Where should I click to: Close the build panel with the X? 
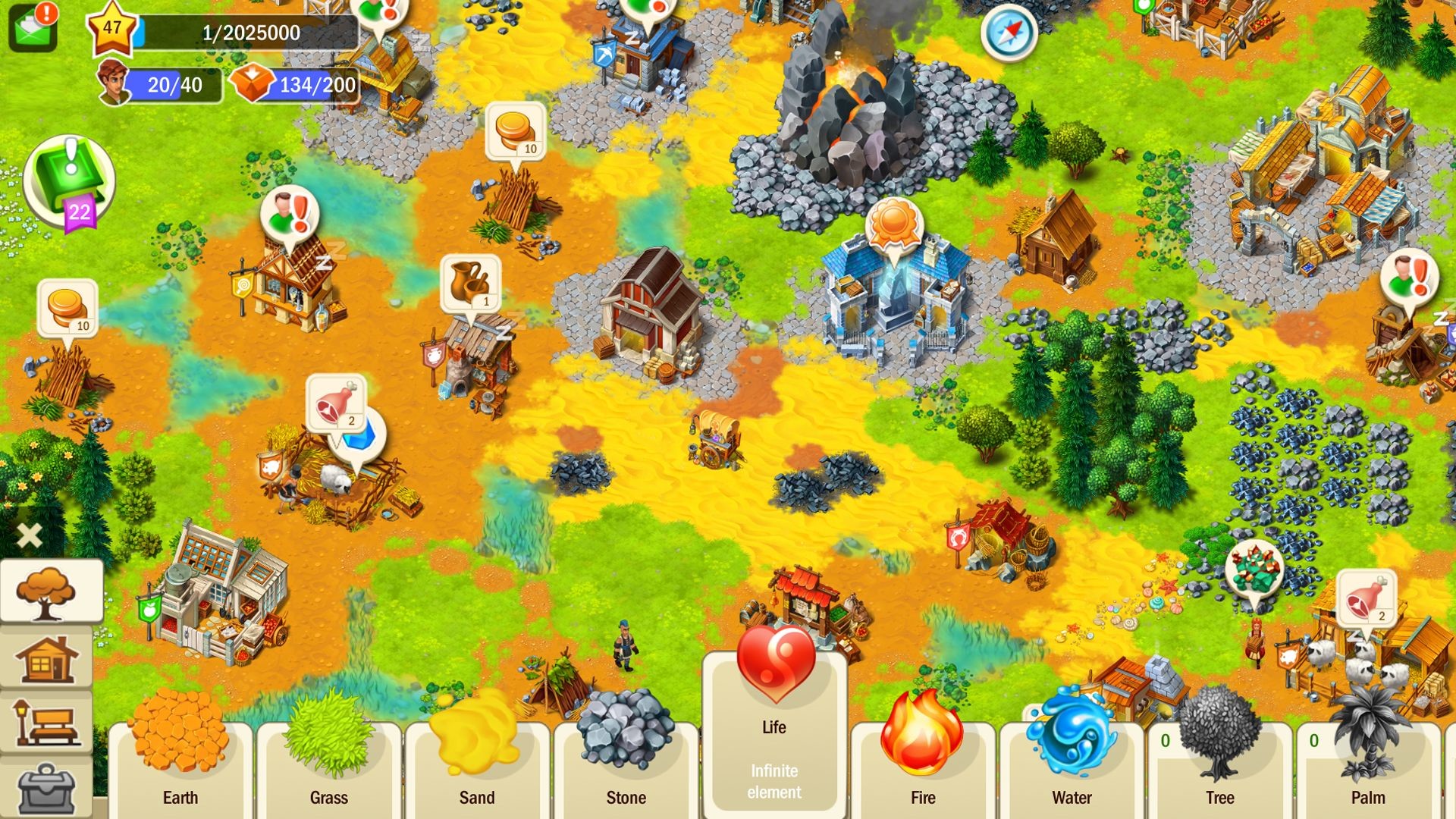coord(29,535)
